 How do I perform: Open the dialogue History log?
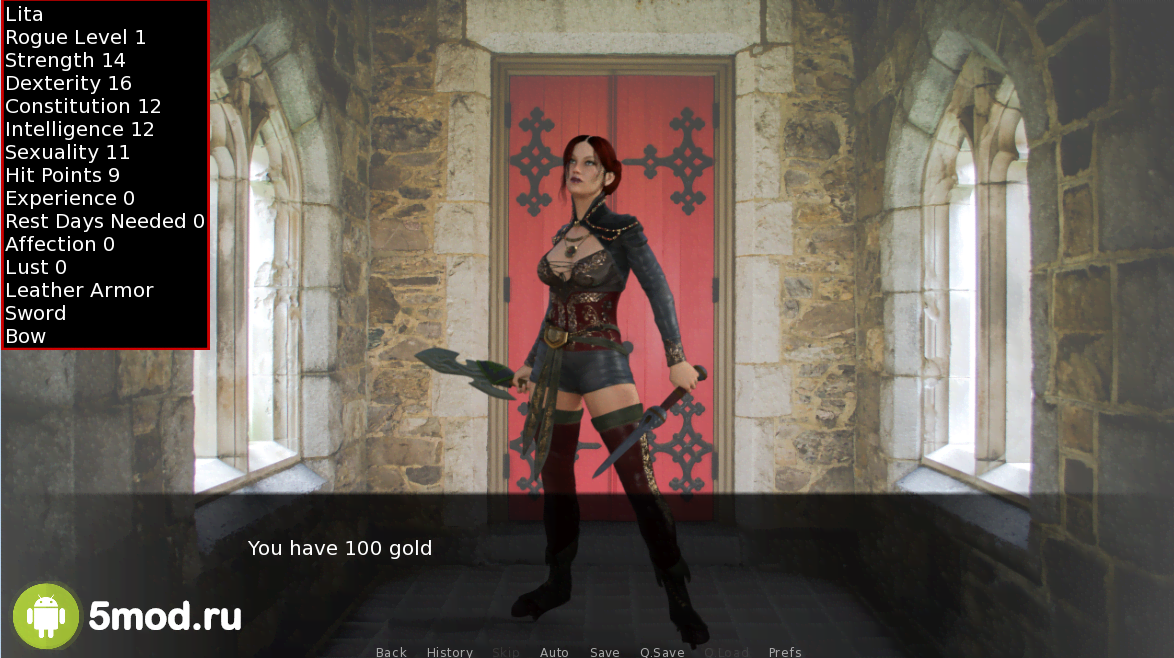pos(450,652)
